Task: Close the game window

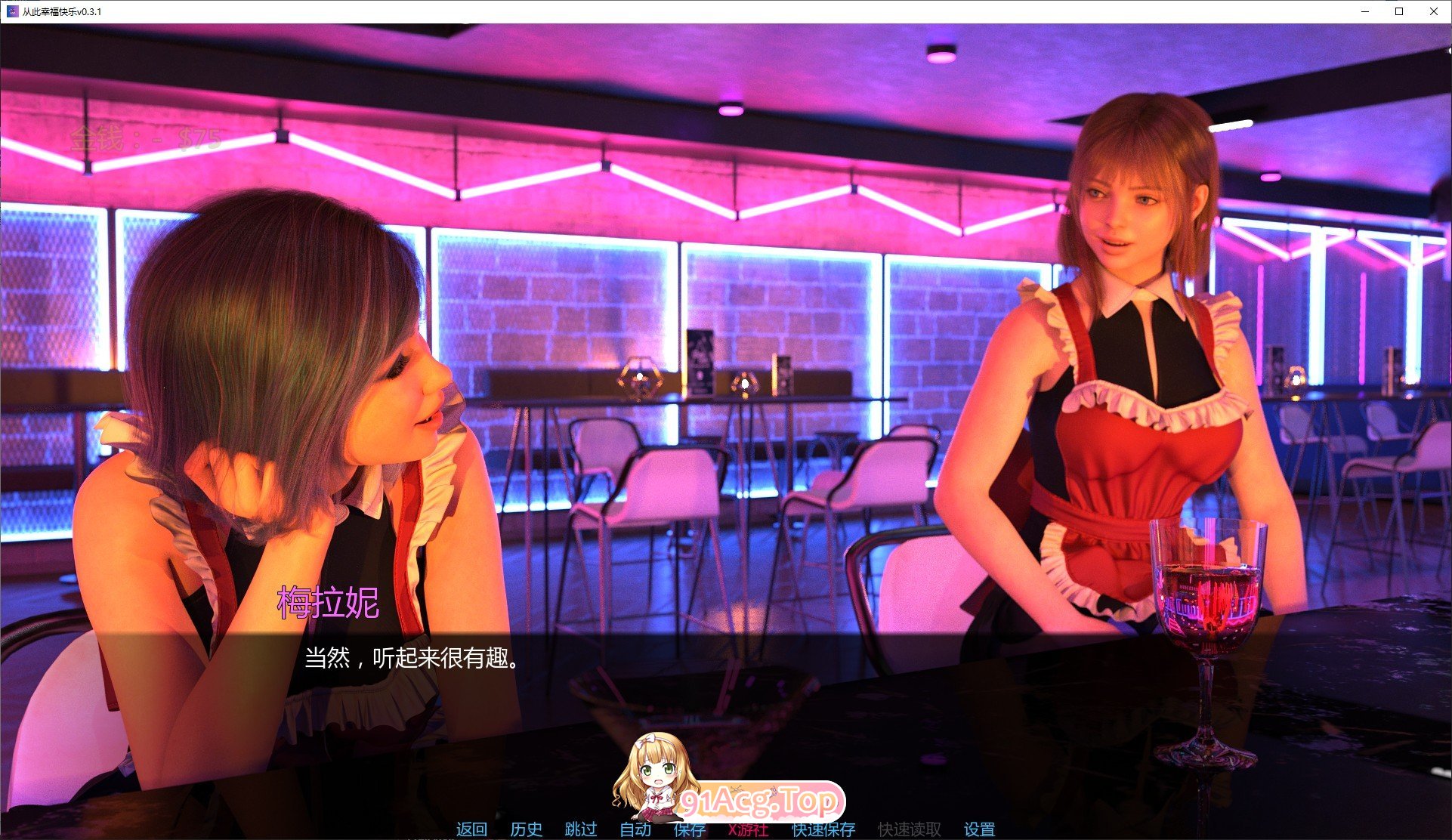Action: [1433, 11]
